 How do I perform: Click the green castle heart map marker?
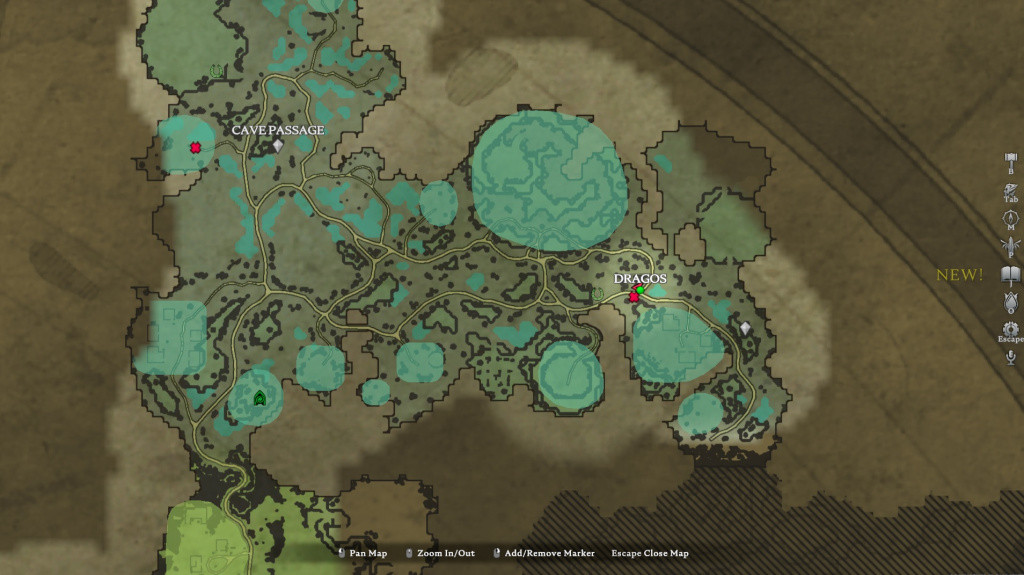[260, 398]
